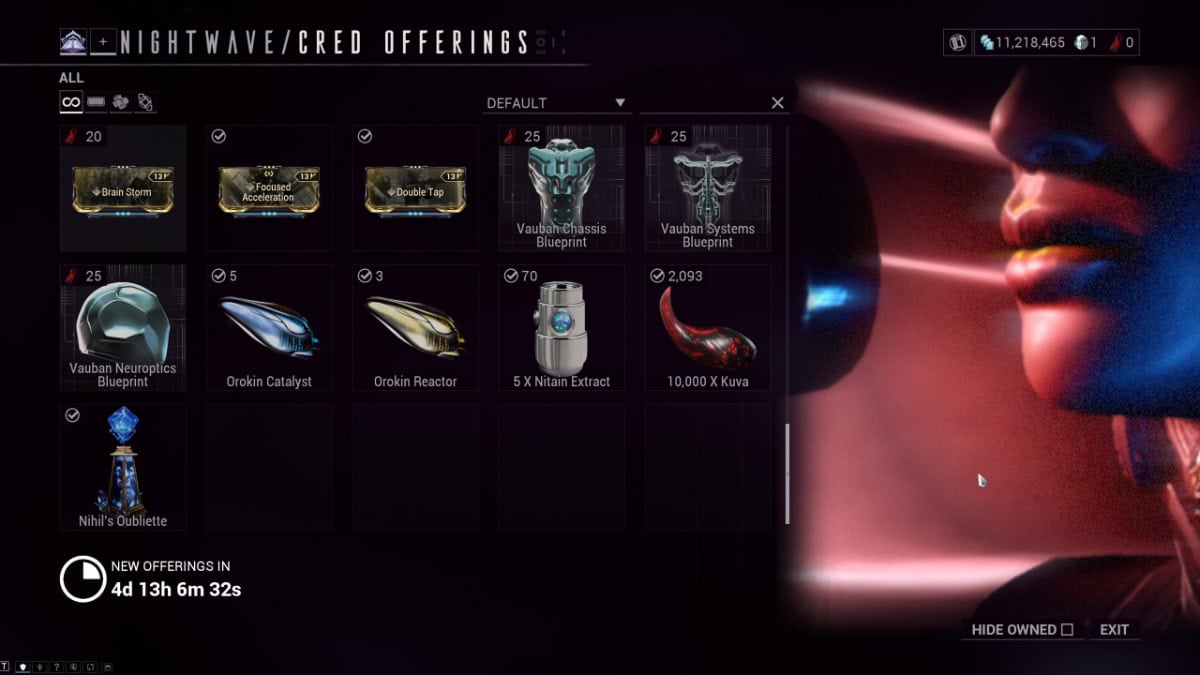Viewport: 1200px width, 675px height.
Task: Click the question mark icon in bottom bar
Action: pos(57,667)
